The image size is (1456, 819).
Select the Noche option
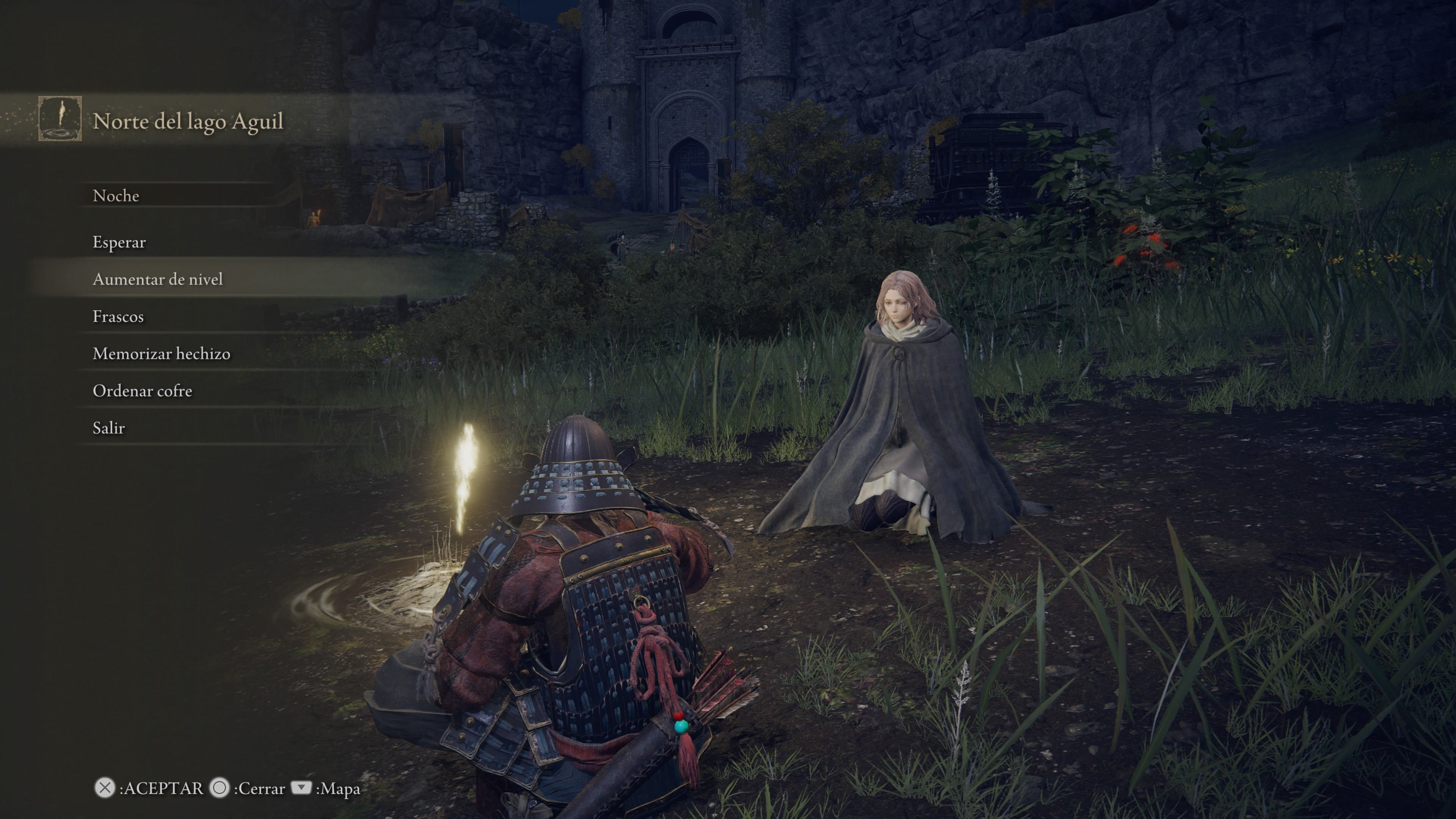click(116, 195)
